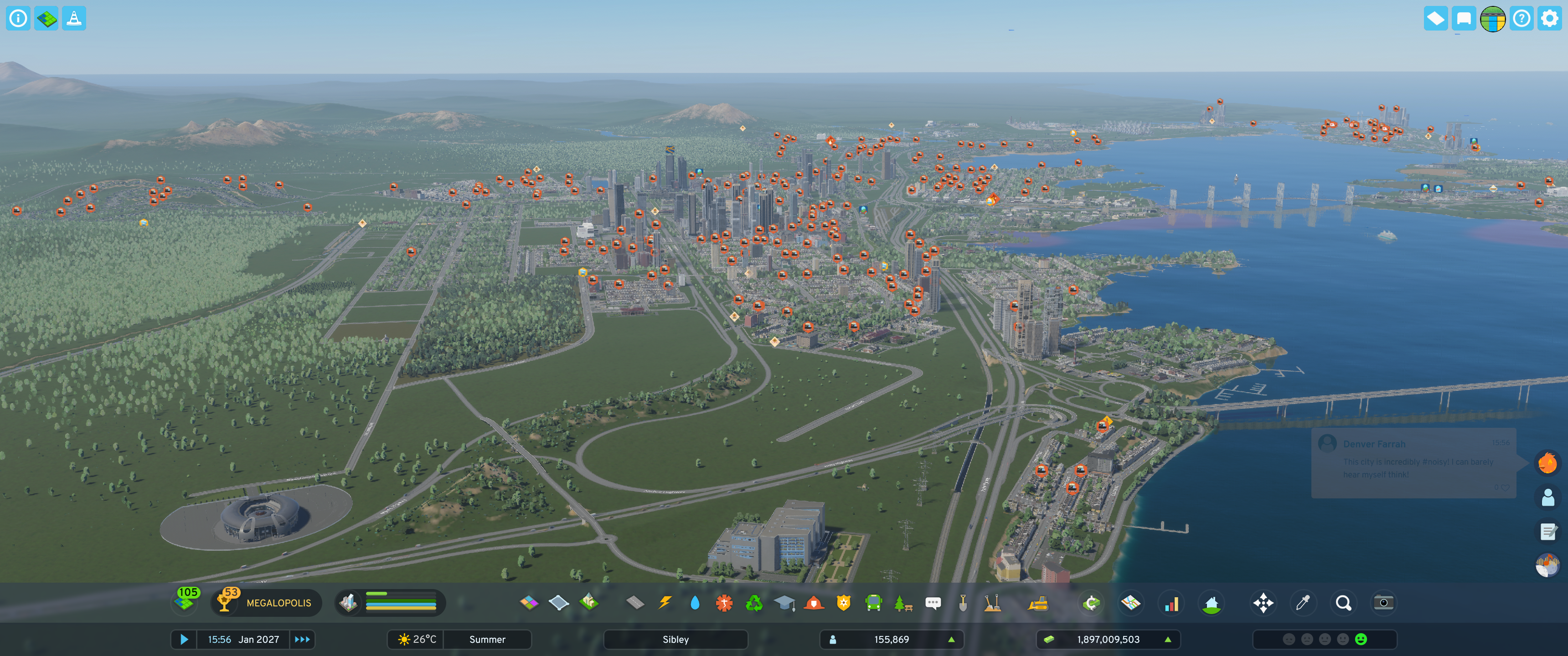Select the roads tool icon
Image resolution: width=1568 pixels, height=656 pixels.
coord(635,602)
